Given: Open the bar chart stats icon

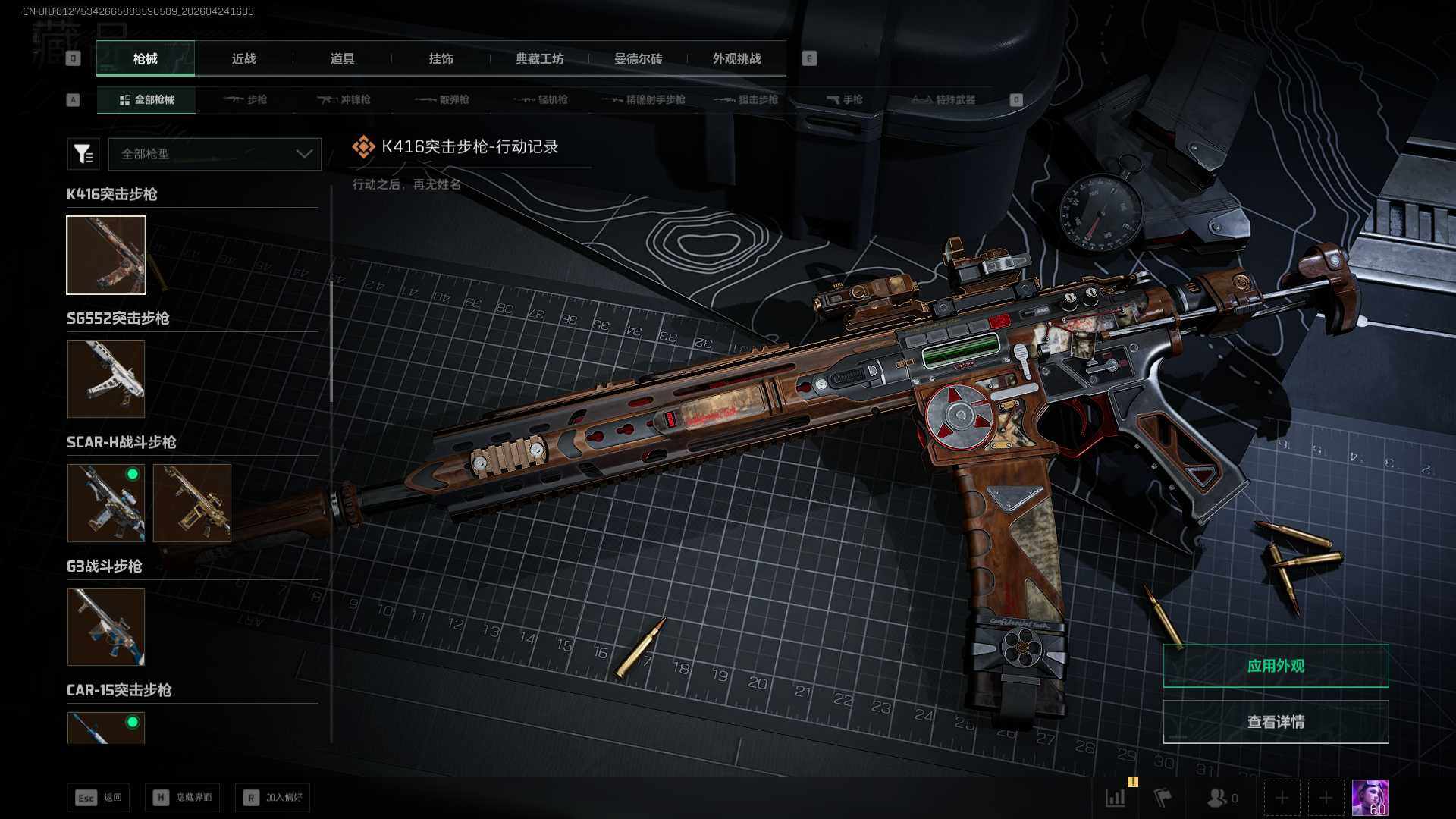Looking at the screenshot, I should [x=1116, y=798].
